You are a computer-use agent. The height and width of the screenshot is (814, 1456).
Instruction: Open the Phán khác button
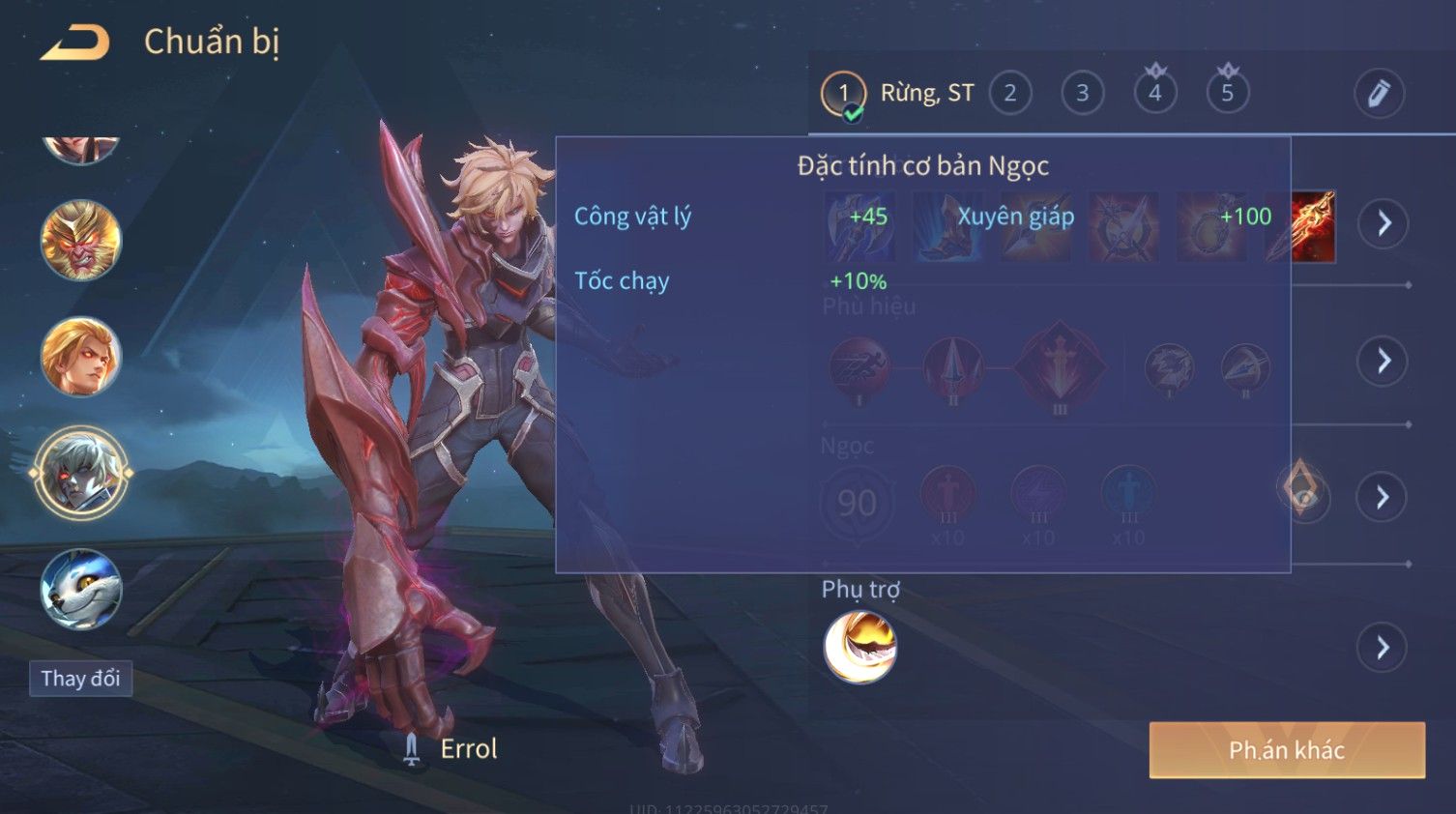tap(1286, 750)
